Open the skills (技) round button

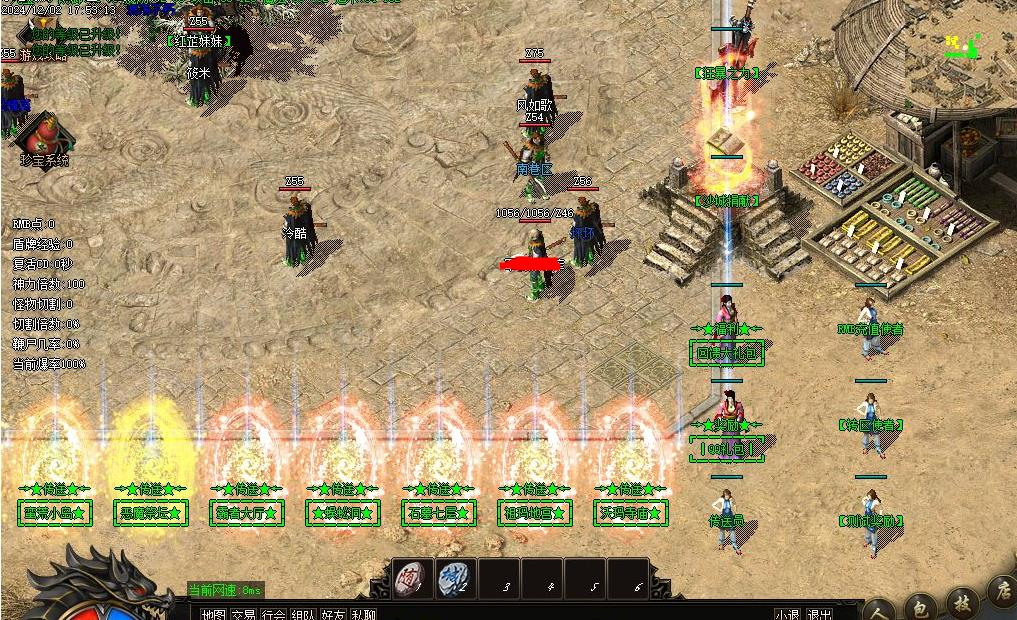pos(960,604)
